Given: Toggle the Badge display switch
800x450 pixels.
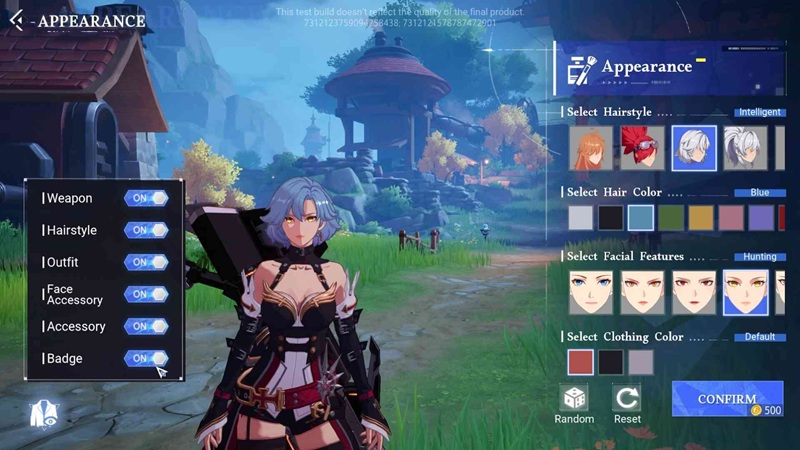Looking at the screenshot, I should click(x=146, y=358).
